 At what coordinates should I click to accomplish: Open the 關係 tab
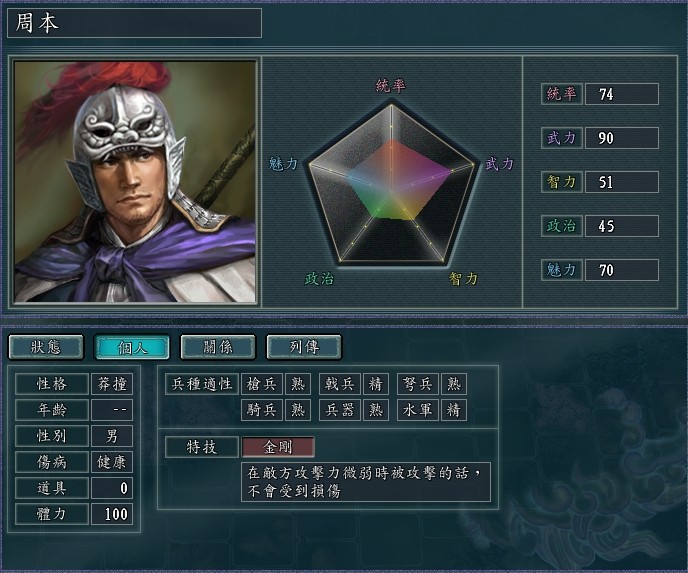(x=217, y=347)
